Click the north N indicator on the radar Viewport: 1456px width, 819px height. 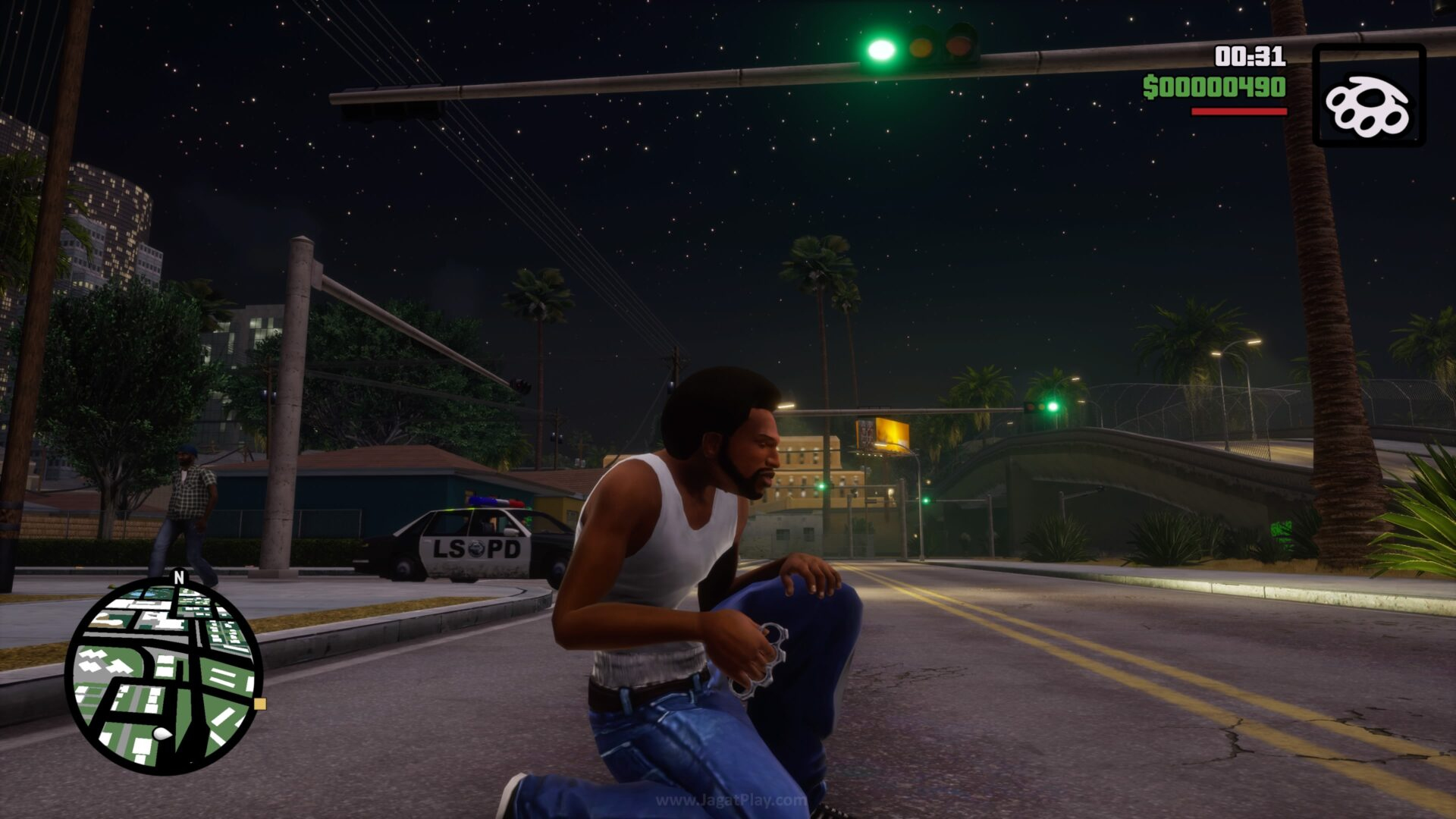[179, 577]
